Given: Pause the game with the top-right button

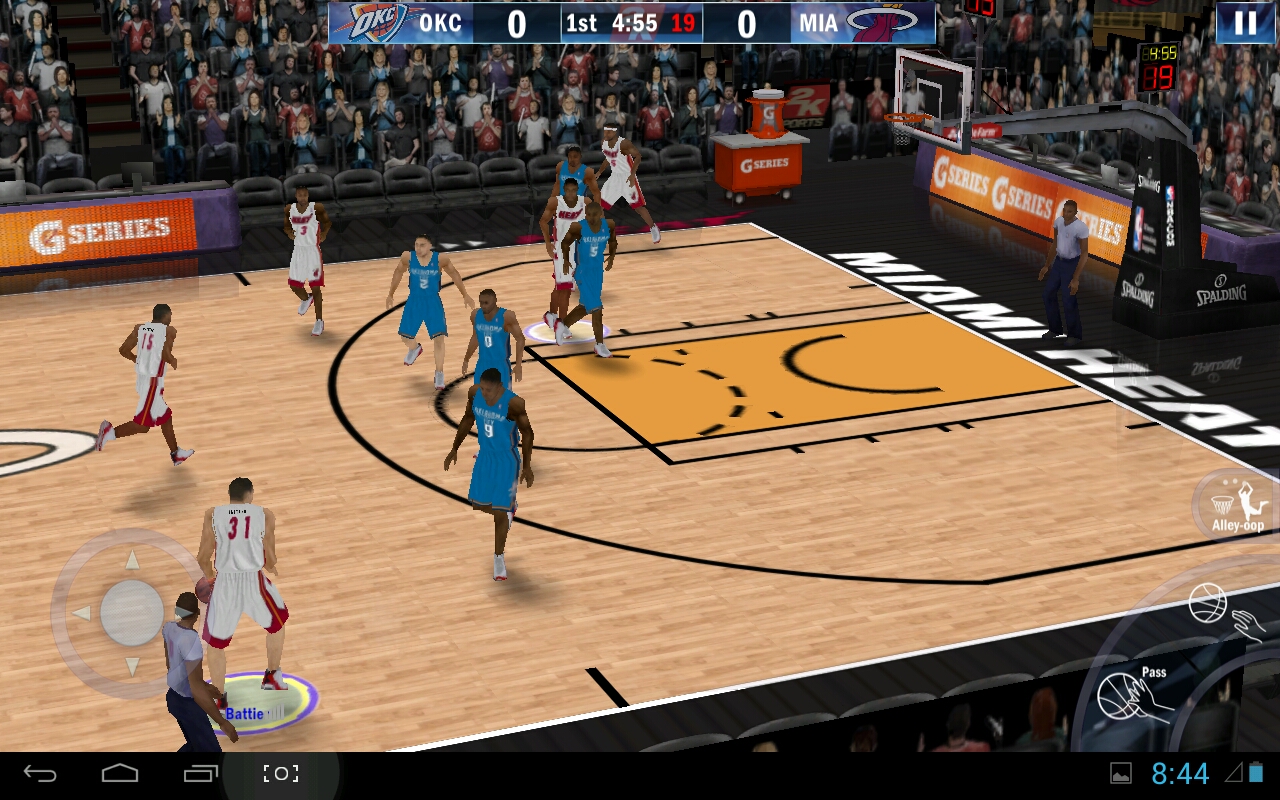Looking at the screenshot, I should (1245, 23).
